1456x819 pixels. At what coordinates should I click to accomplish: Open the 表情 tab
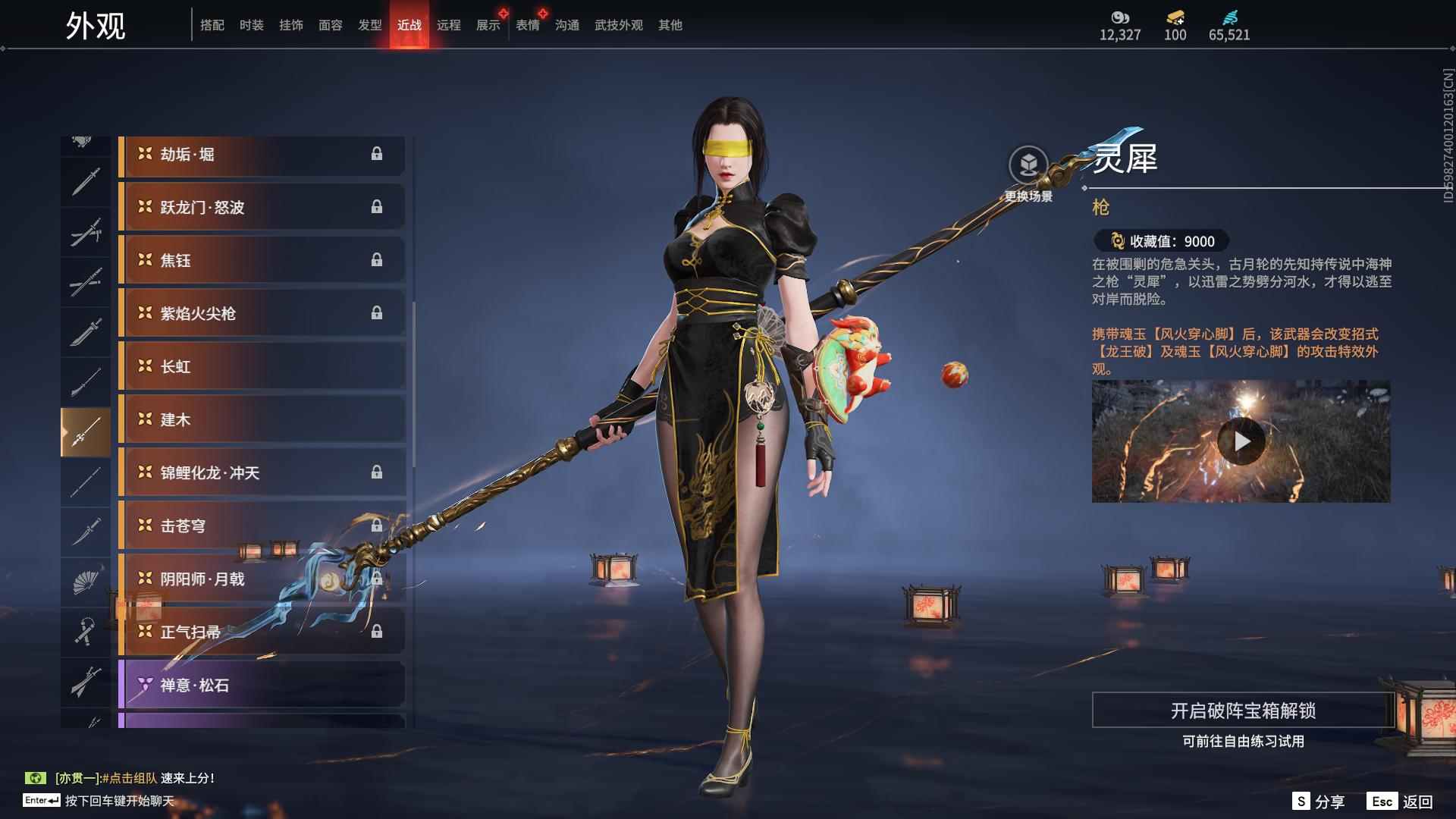click(528, 25)
